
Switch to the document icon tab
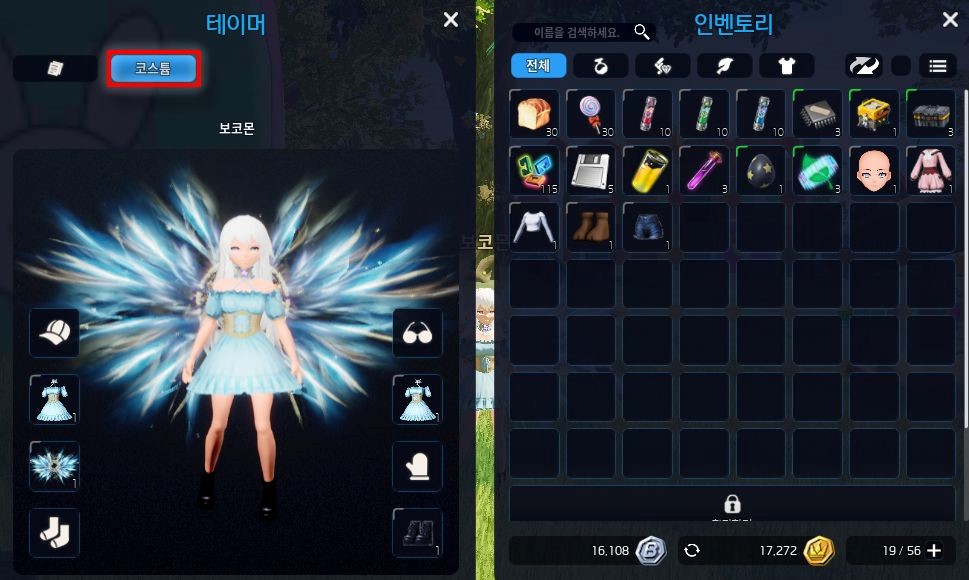55,68
